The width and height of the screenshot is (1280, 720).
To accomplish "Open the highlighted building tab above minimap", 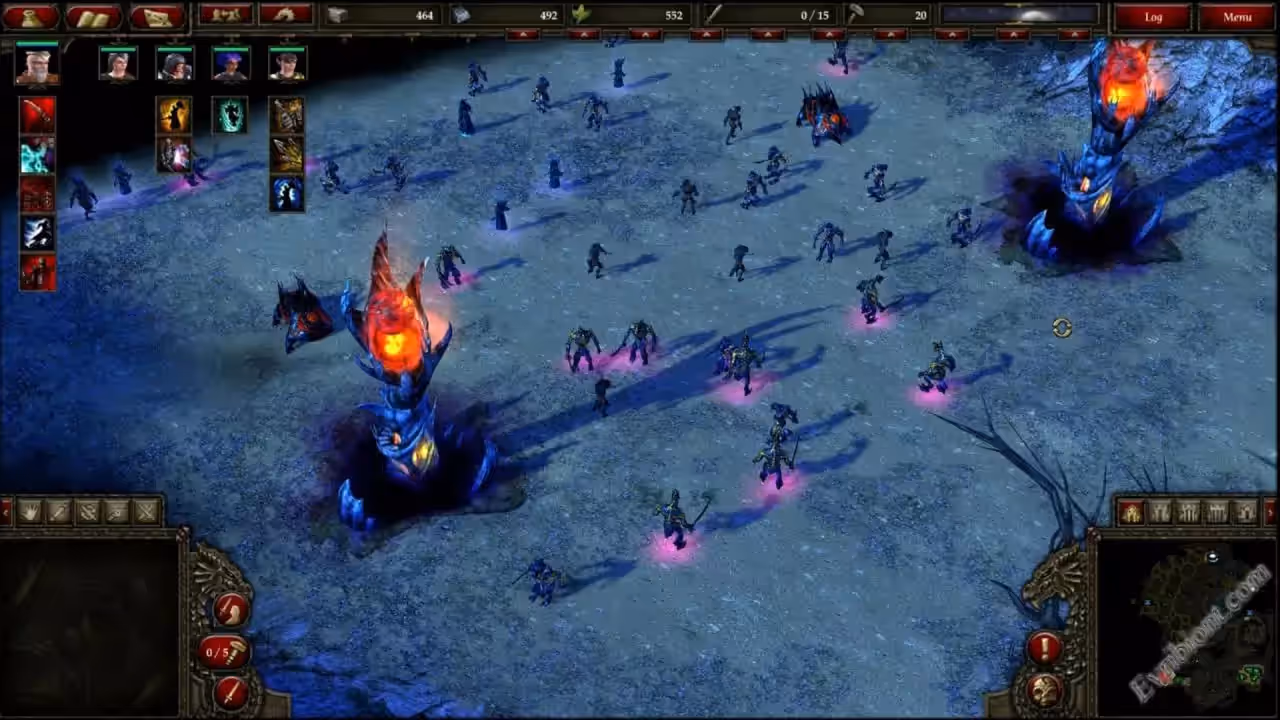I will tap(1131, 512).
